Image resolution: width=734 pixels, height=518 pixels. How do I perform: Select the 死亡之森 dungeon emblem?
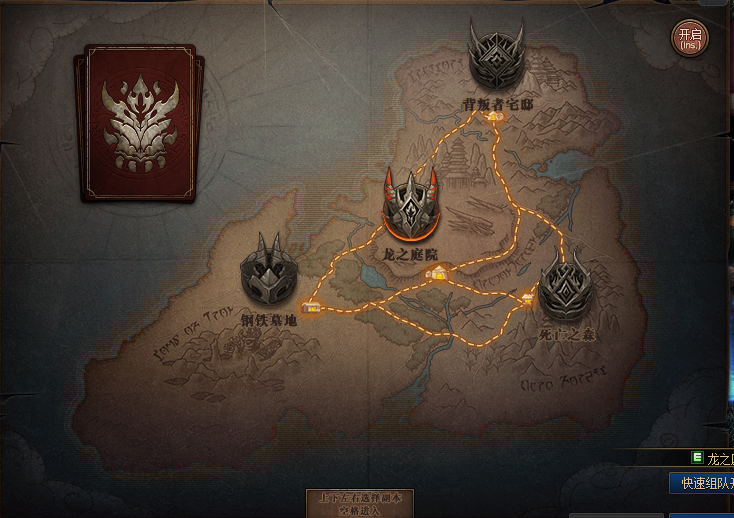click(566, 285)
